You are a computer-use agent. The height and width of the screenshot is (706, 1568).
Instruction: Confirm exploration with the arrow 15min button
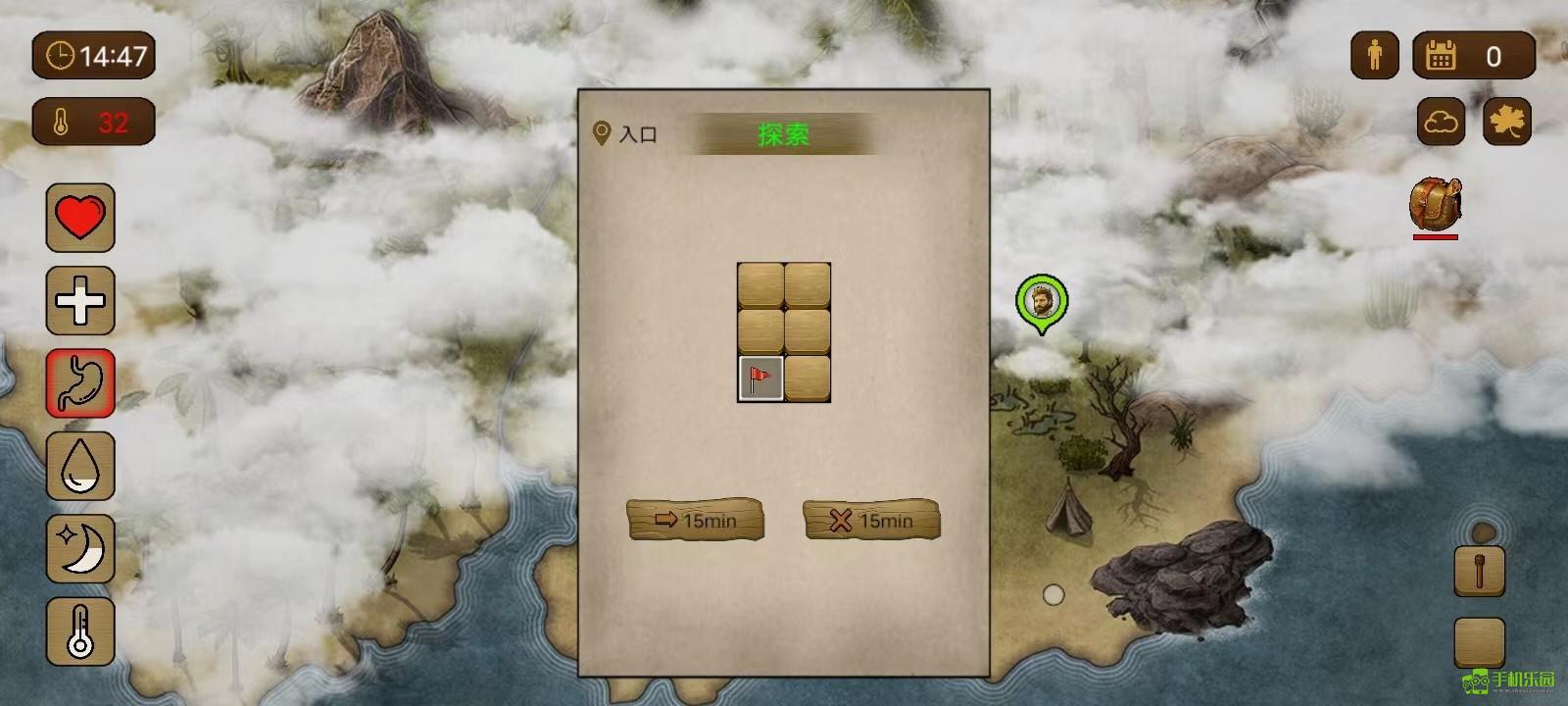click(696, 520)
